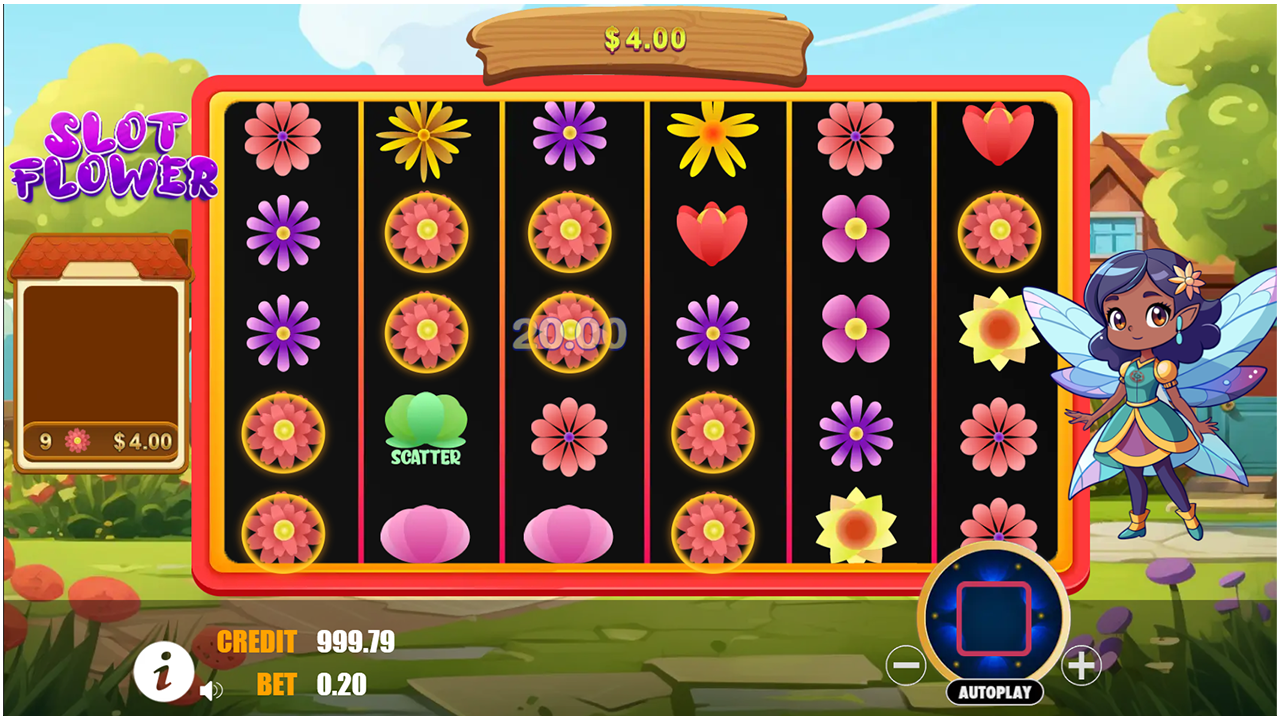Screen dimensions: 1280x720
Task: Click the red tulip symbol on reel six
Action: (x=998, y=135)
